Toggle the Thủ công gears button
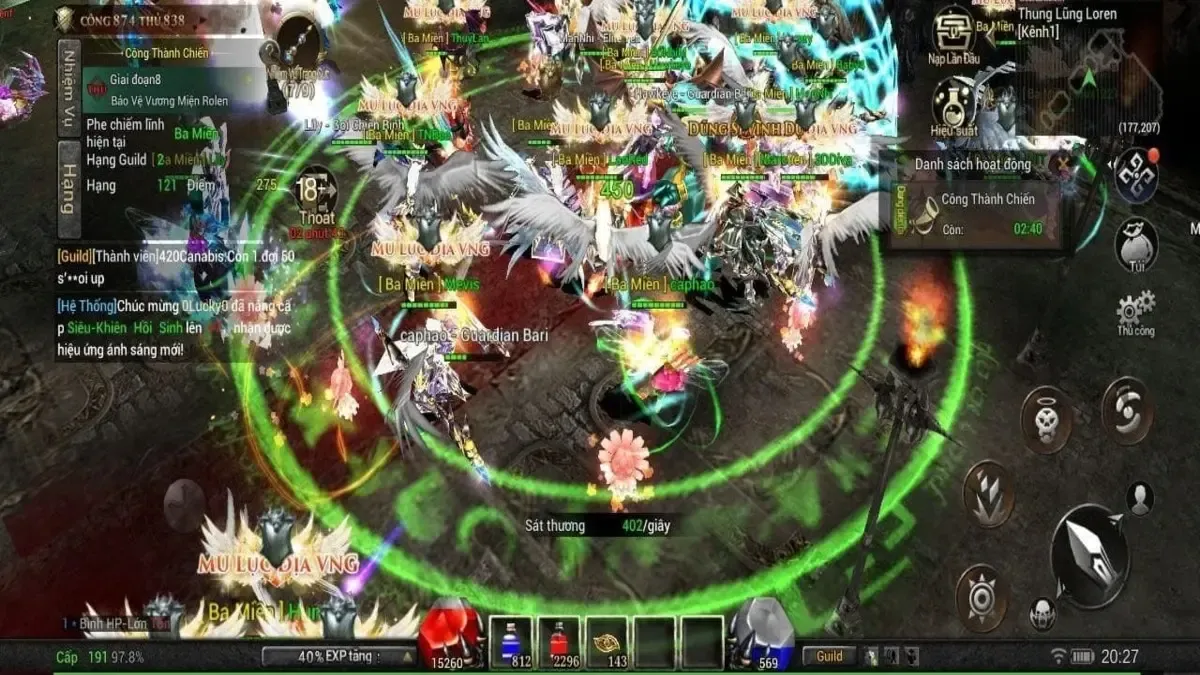Screen dimensions: 1200x675 tap(1136, 312)
